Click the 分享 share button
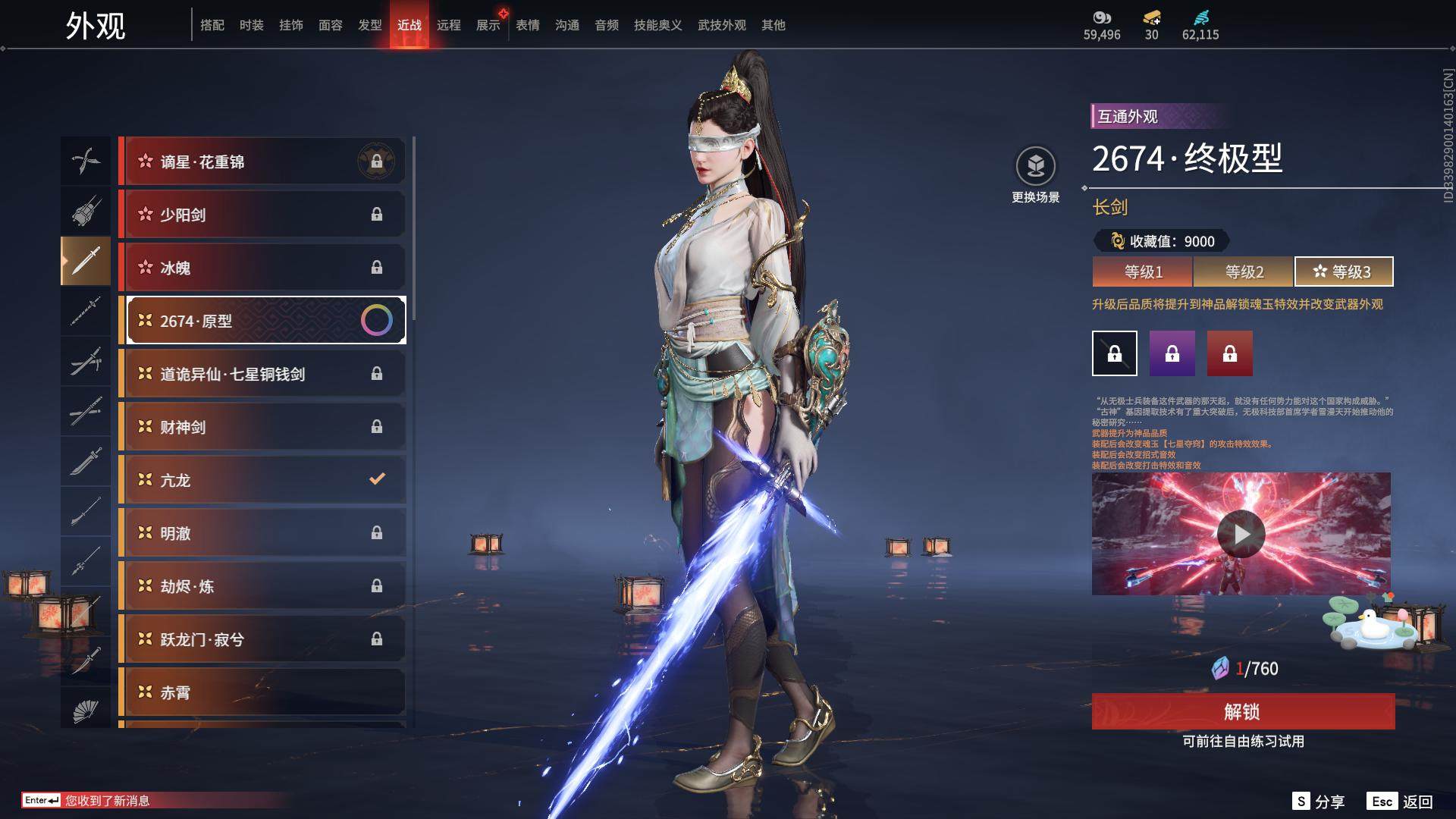Image resolution: width=1456 pixels, height=819 pixels. click(x=1319, y=802)
